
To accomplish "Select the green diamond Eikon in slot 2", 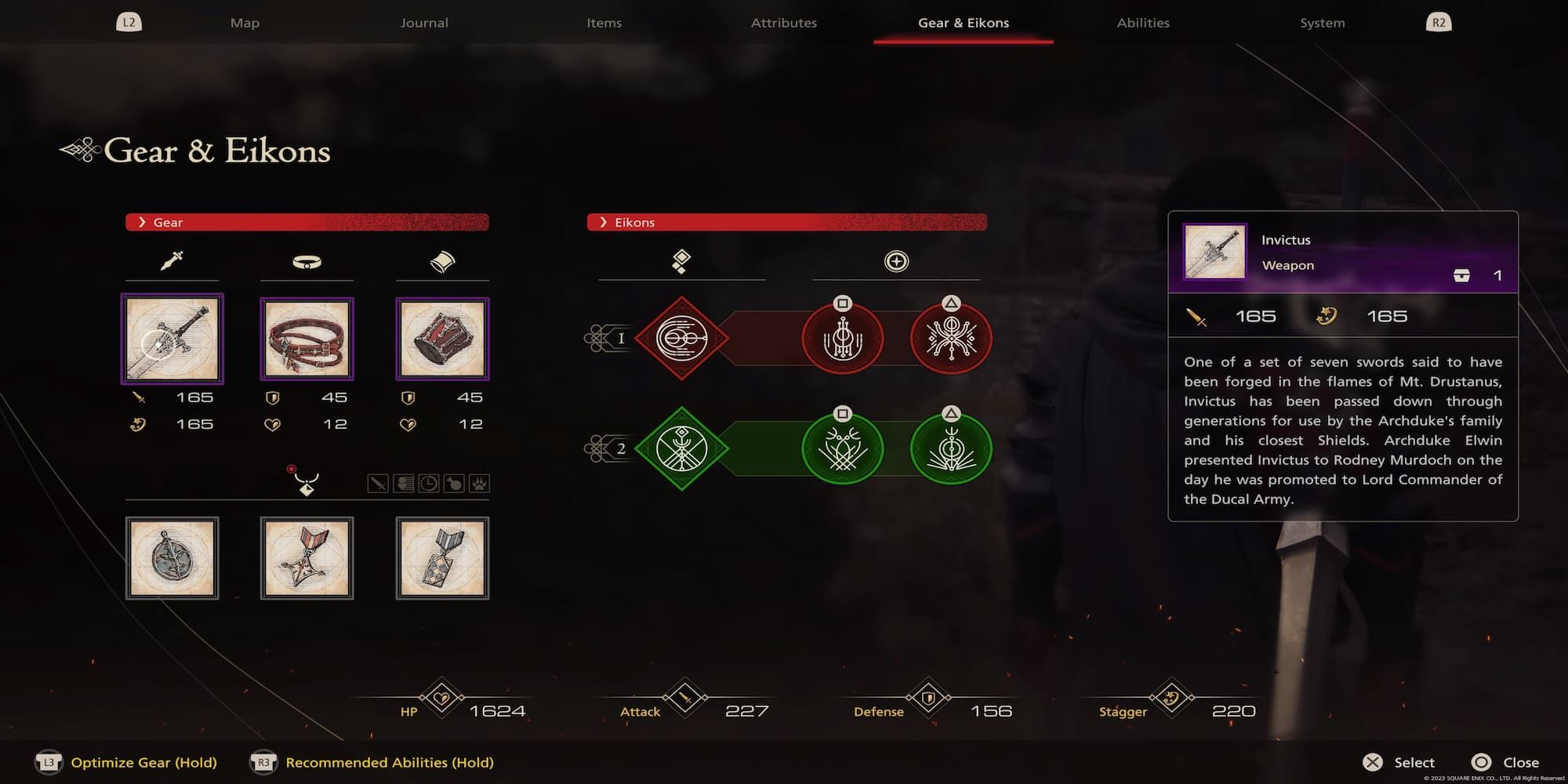I will [681, 448].
